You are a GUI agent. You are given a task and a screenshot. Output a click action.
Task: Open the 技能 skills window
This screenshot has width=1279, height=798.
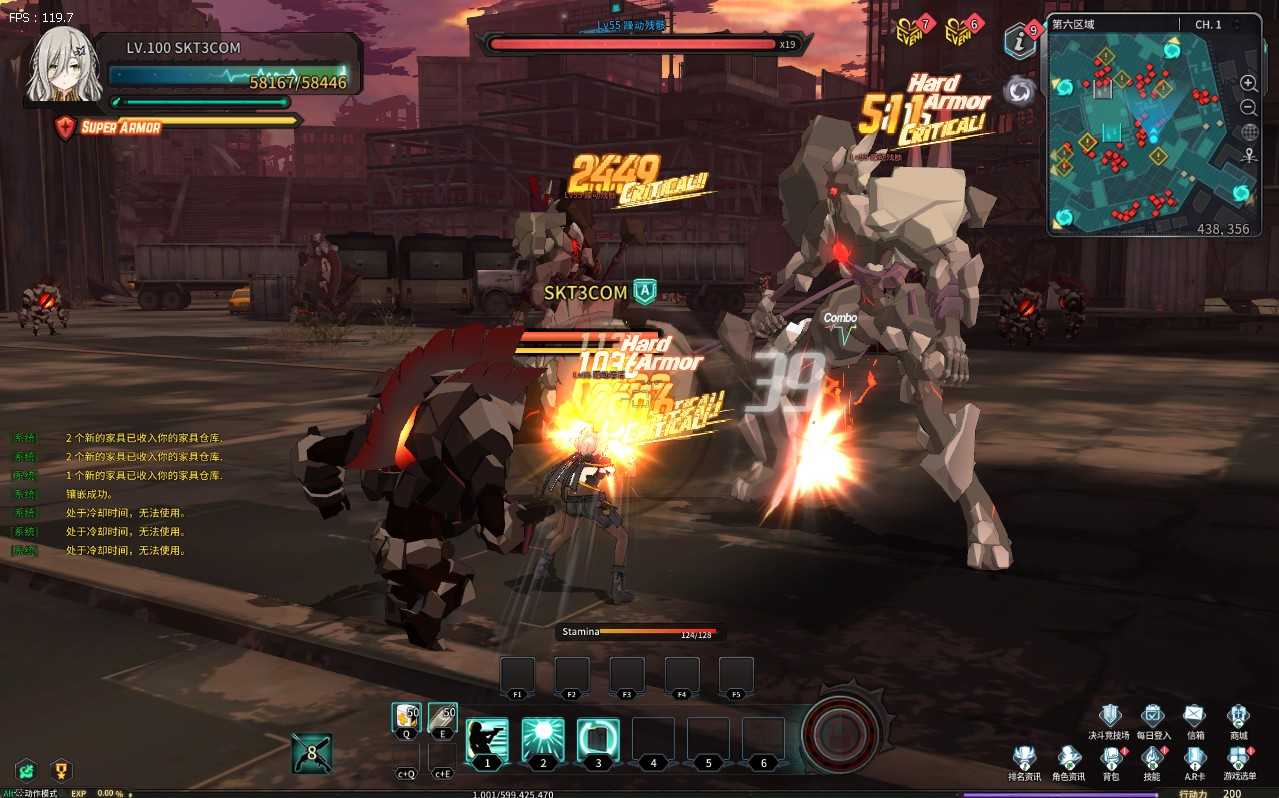(x=1152, y=758)
